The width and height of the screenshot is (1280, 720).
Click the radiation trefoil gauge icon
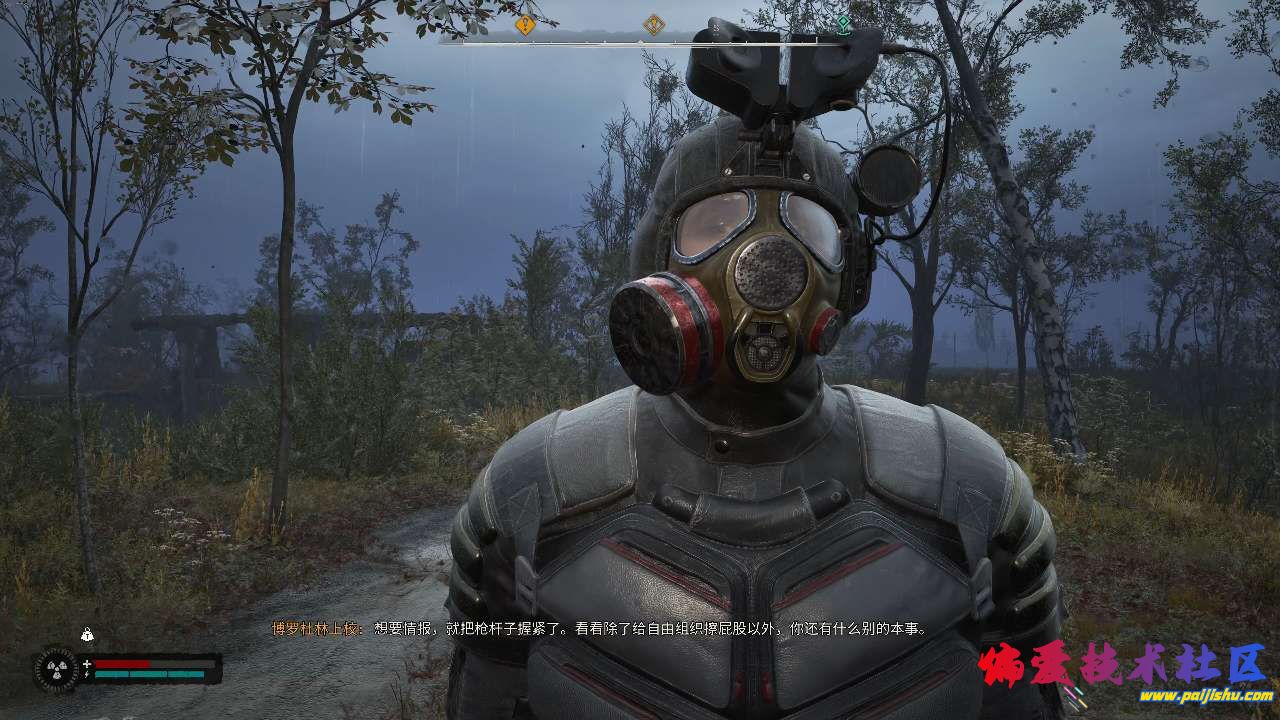pyautogui.click(x=55, y=669)
